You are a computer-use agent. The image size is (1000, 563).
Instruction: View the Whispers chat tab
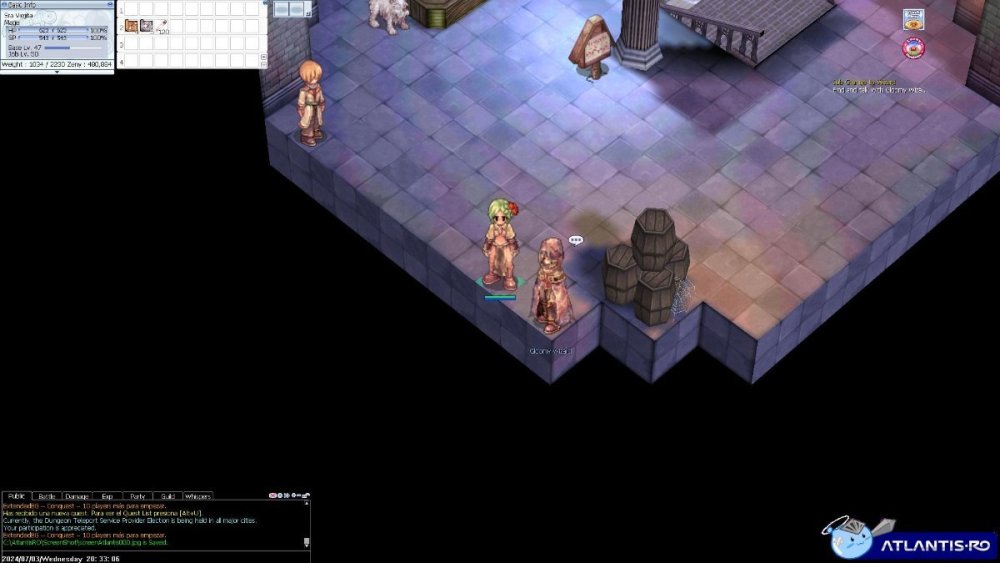[198, 496]
